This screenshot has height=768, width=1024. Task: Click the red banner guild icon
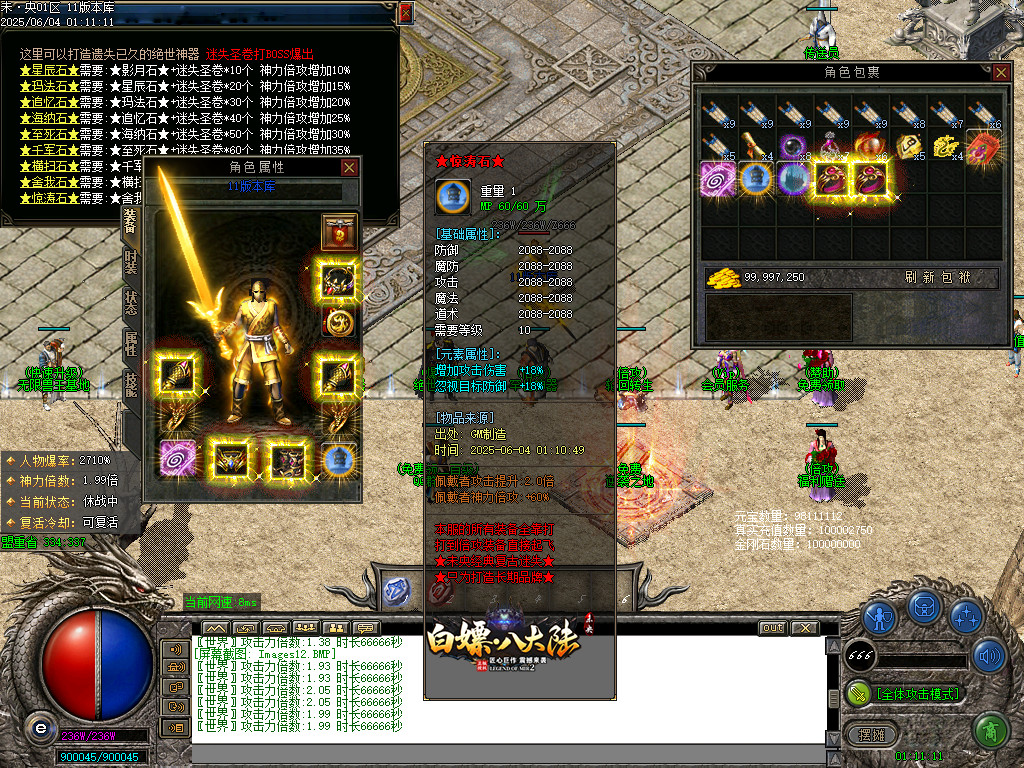(x=339, y=232)
